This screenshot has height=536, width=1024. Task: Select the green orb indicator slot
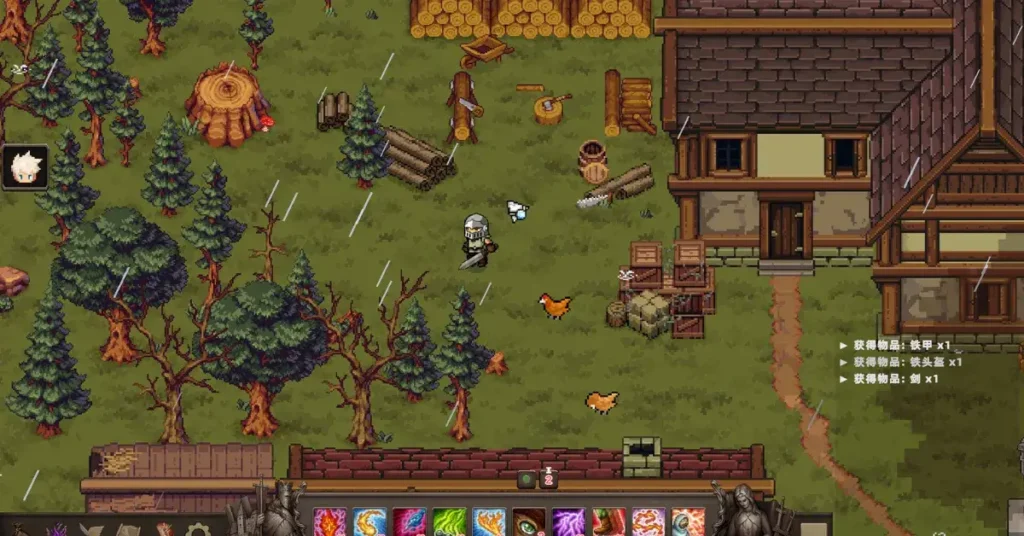[527, 480]
